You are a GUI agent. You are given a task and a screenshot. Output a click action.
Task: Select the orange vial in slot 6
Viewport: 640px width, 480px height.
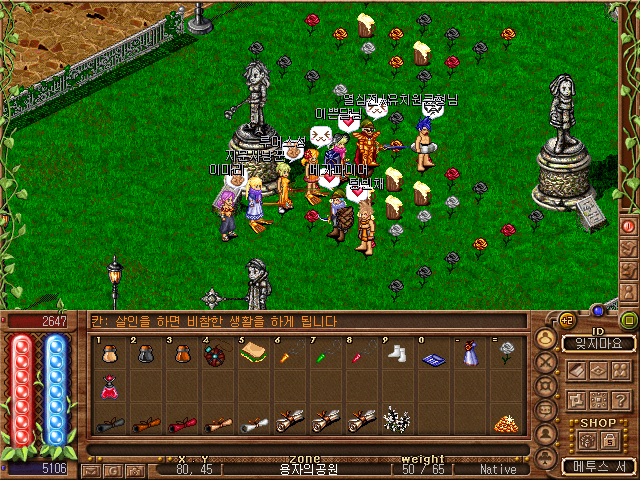(285, 357)
